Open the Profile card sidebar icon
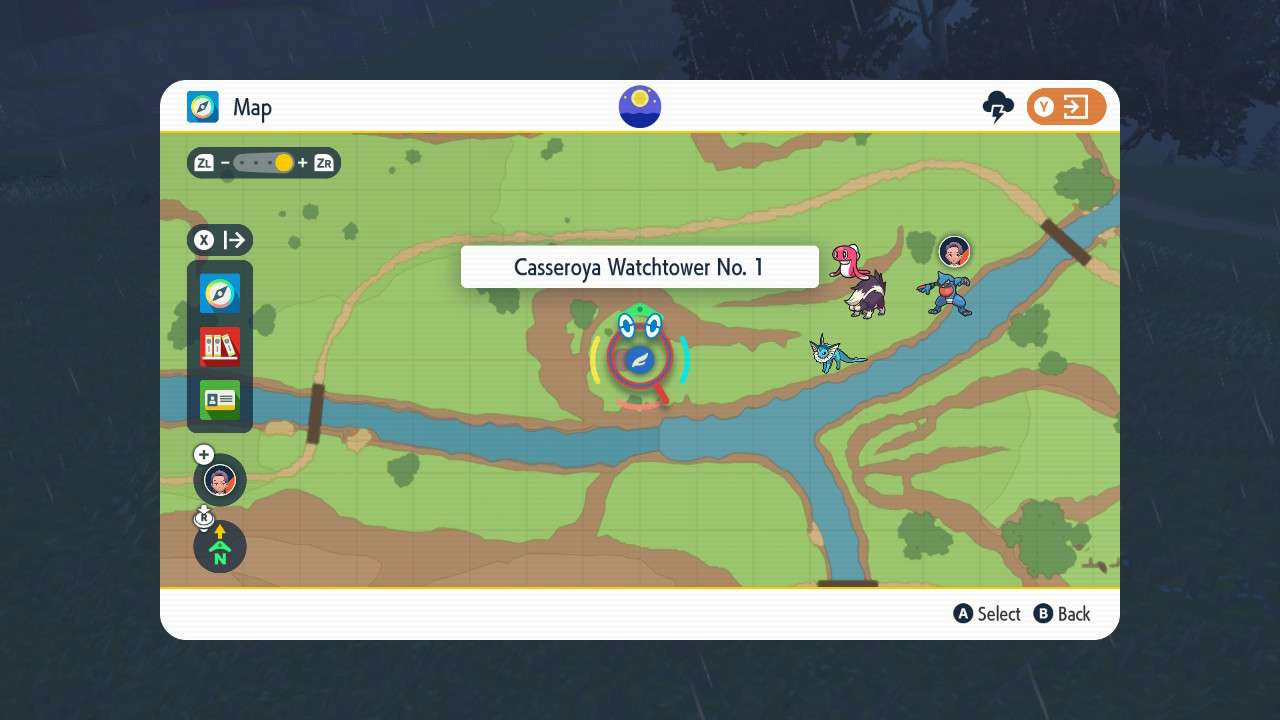 point(219,398)
